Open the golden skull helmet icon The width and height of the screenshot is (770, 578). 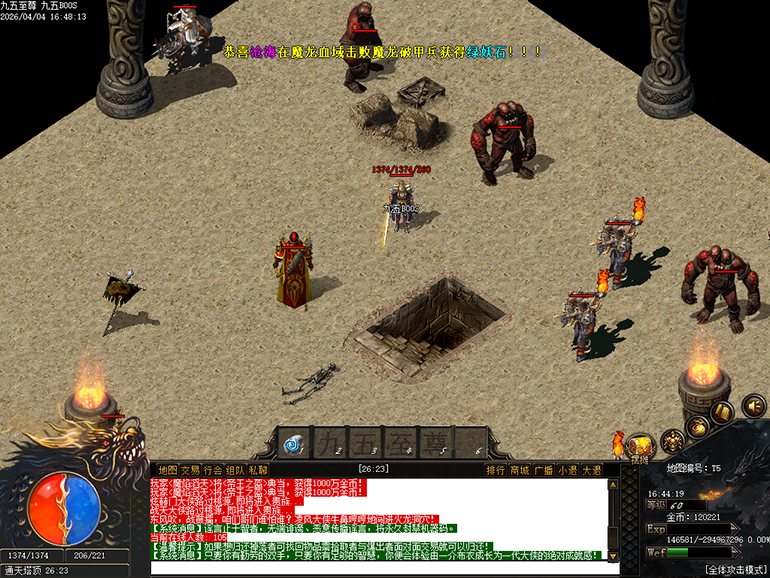673,440
